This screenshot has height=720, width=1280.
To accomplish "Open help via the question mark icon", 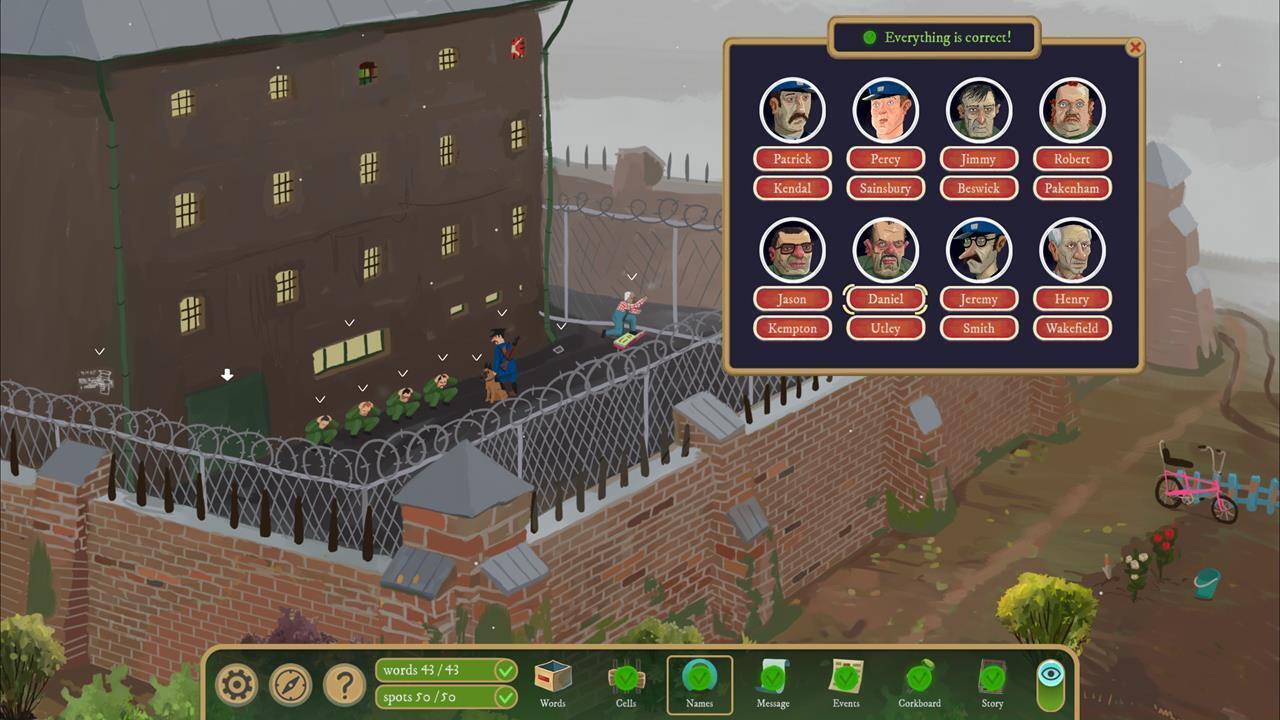I will point(343,685).
